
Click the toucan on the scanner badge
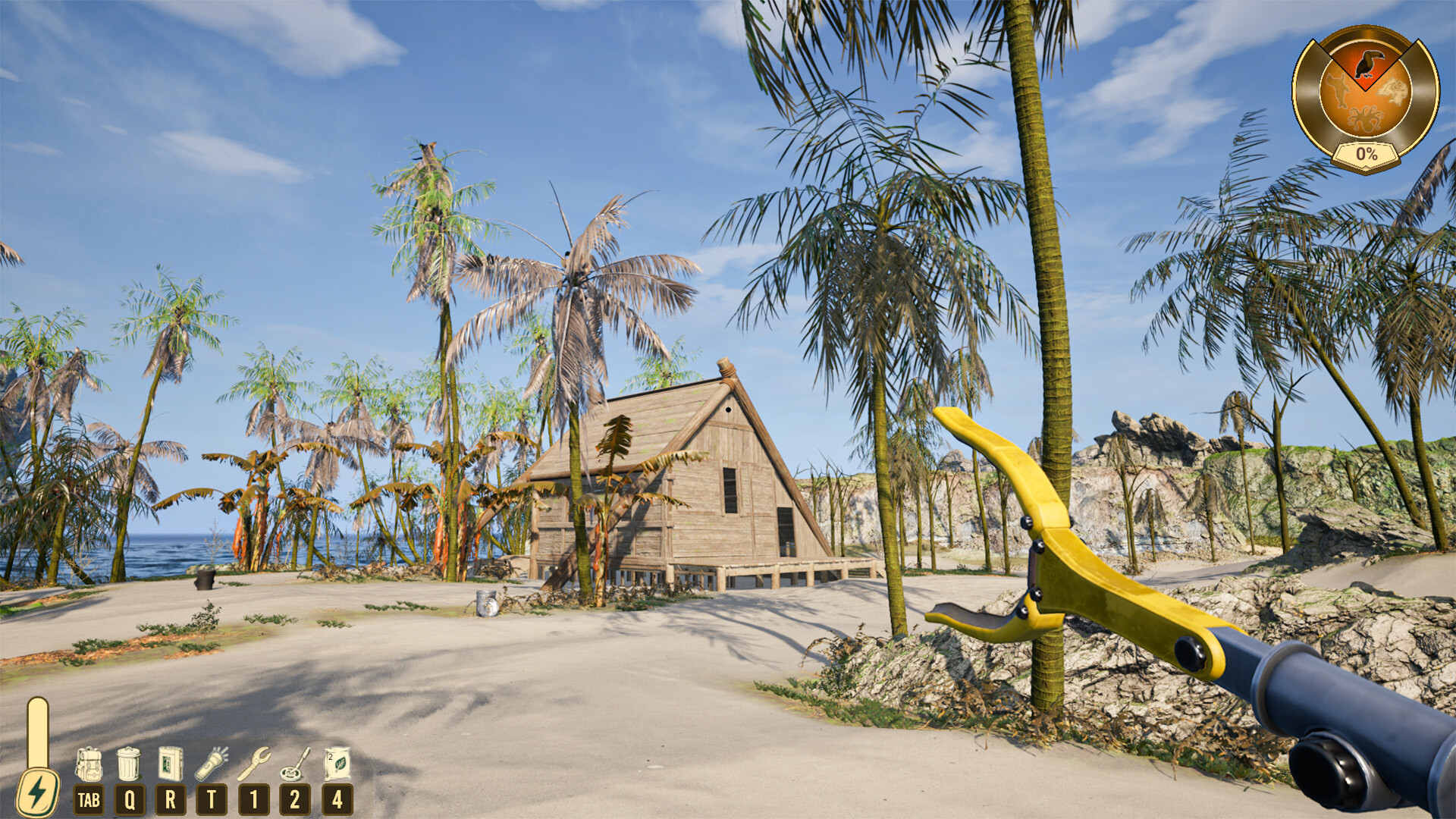tap(1370, 63)
